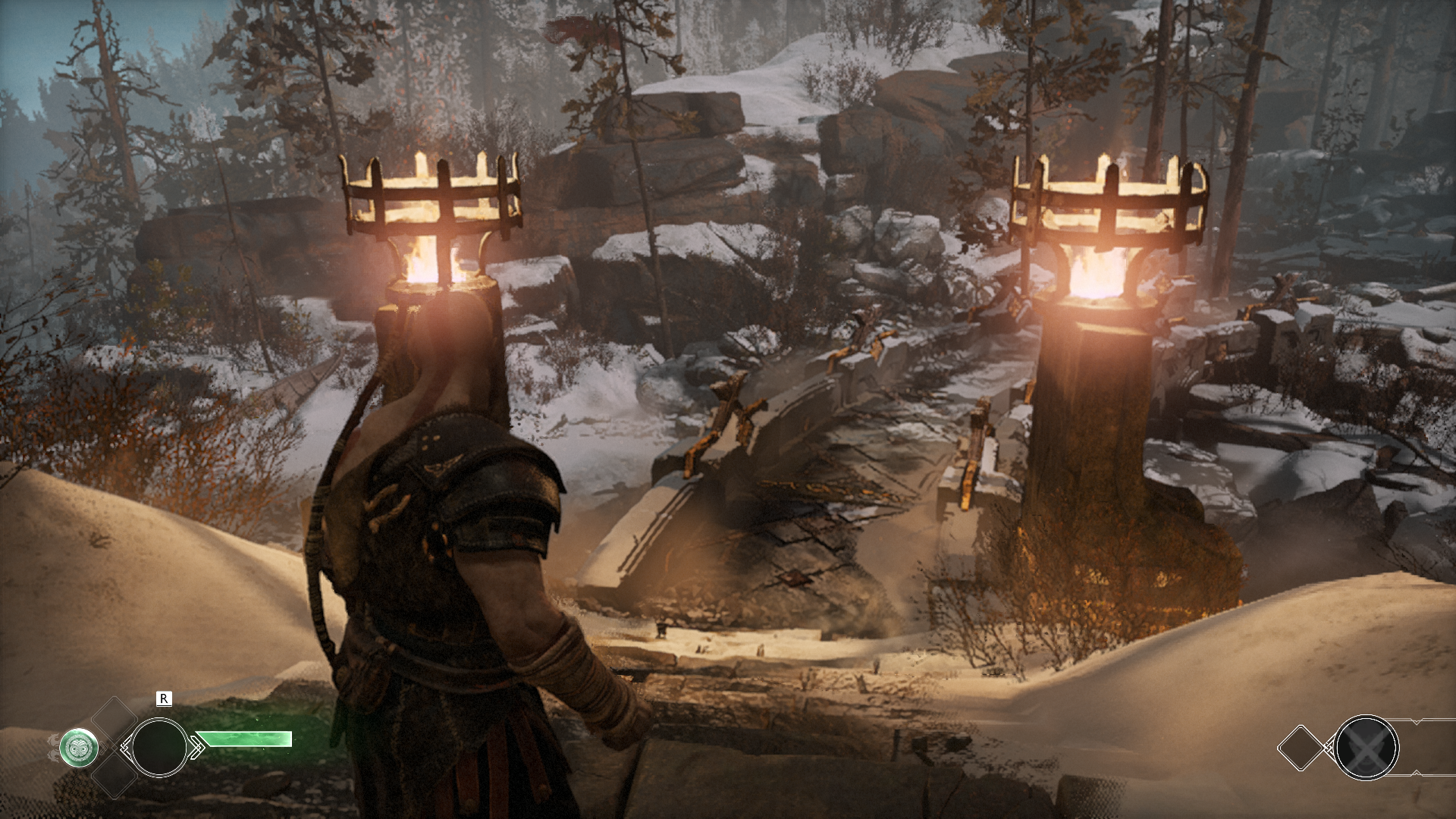Click the empty dark circle beside the green bar
1456x819 pixels.
[x=159, y=748]
